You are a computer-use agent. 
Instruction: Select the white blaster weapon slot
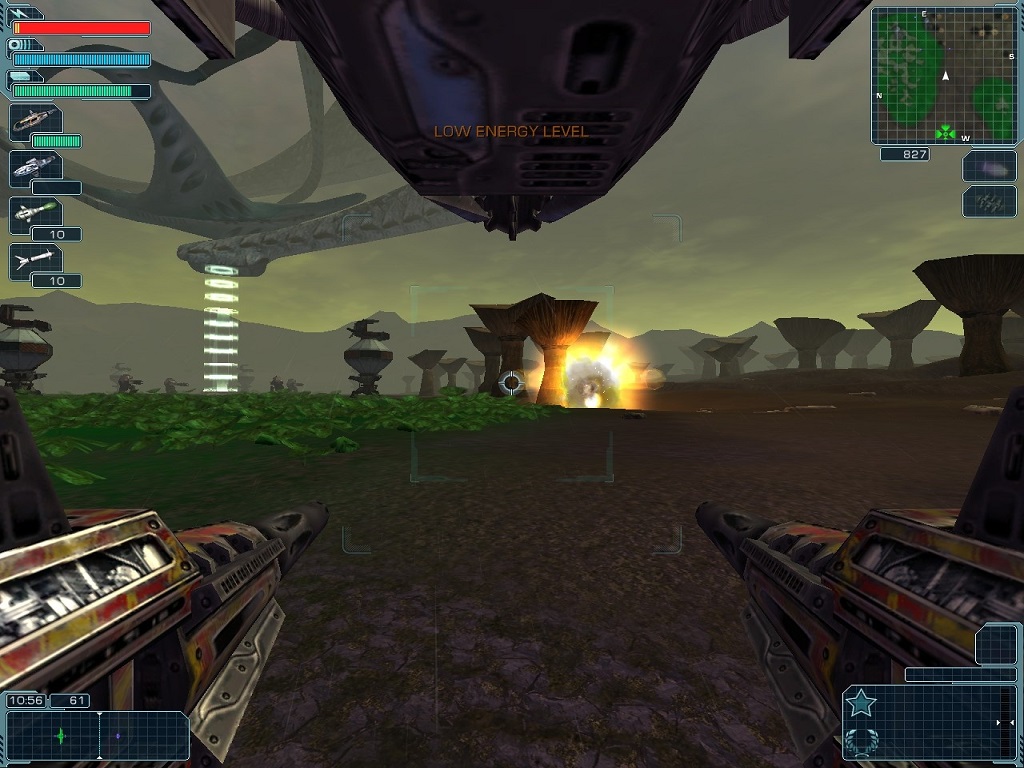pos(35,168)
